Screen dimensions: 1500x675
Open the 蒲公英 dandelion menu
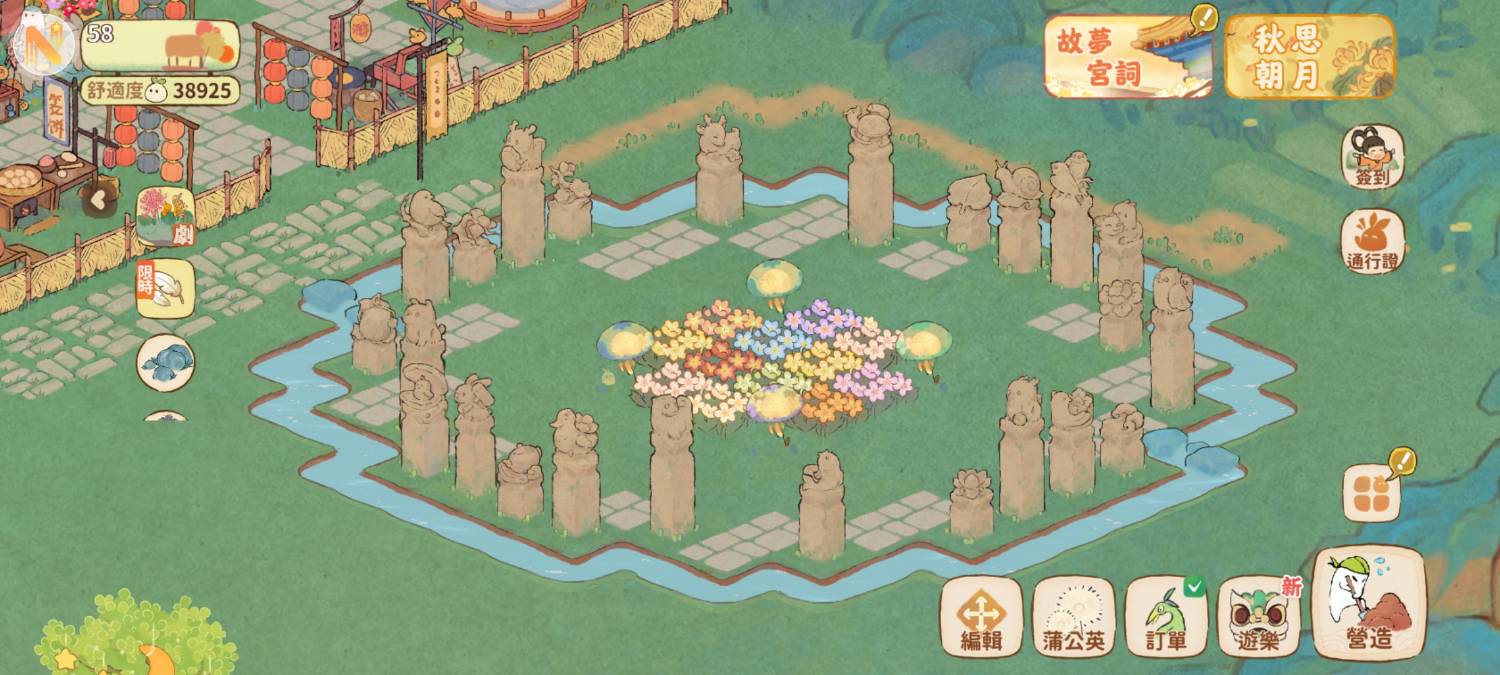click(x=1074, y=616)
